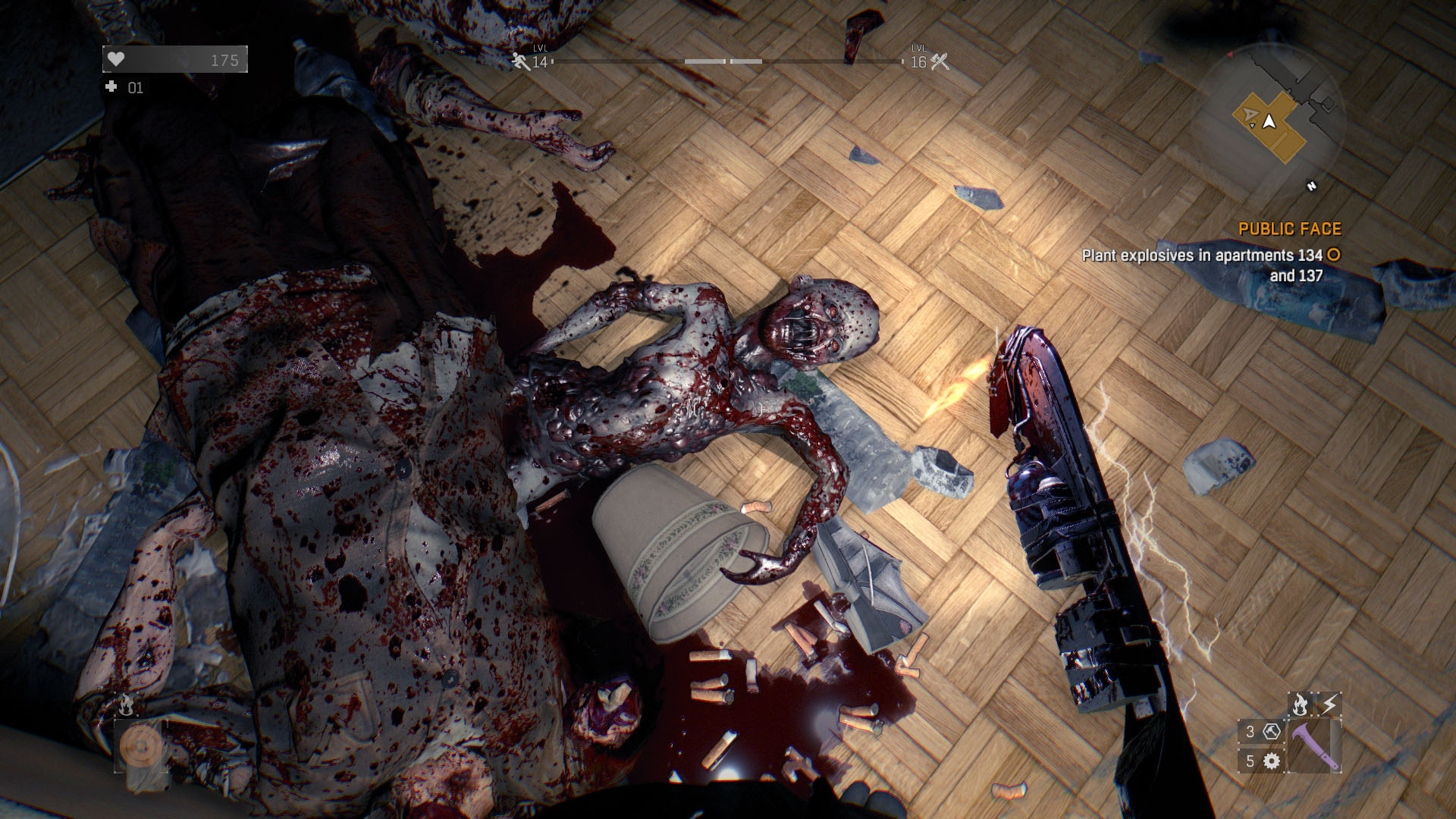
Task: Click the level 16 crossed-tools rank icon
Action: pyautogui.click(x=940, y=61)
